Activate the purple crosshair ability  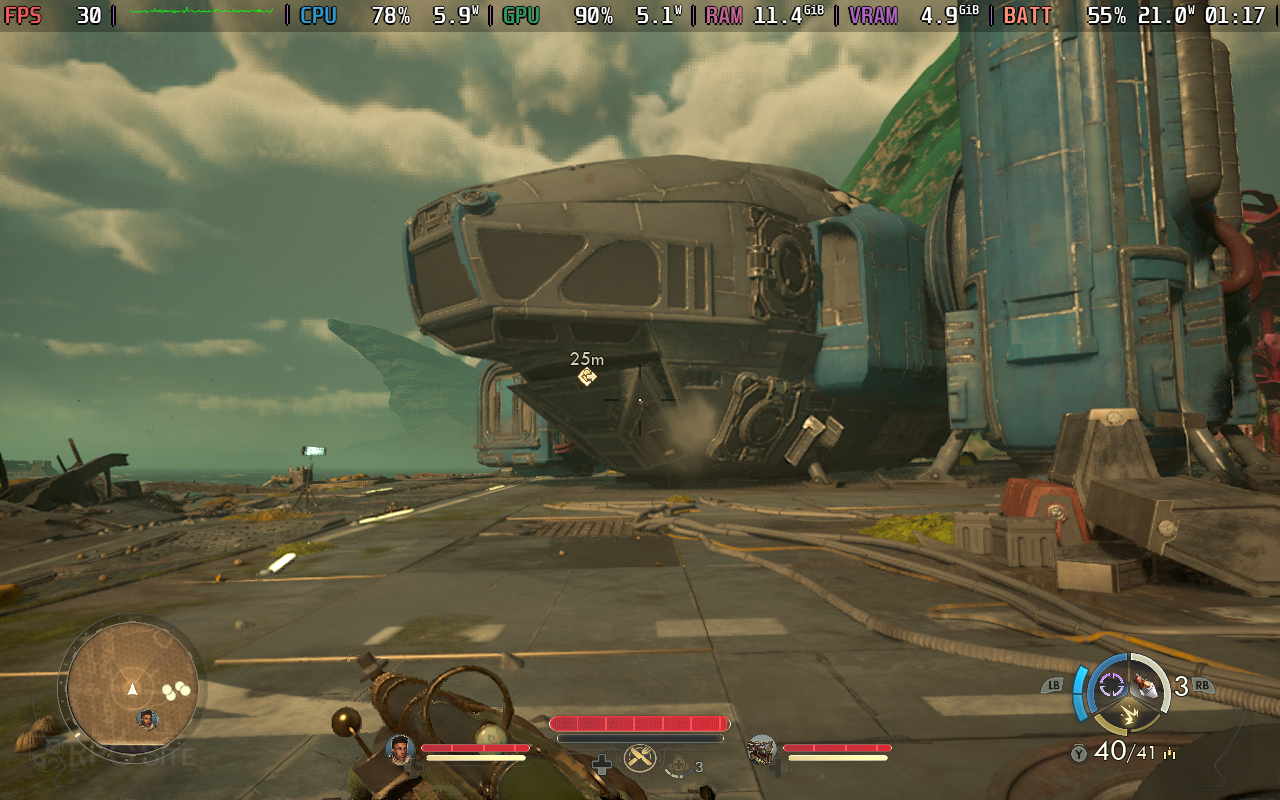(1112, 685)
